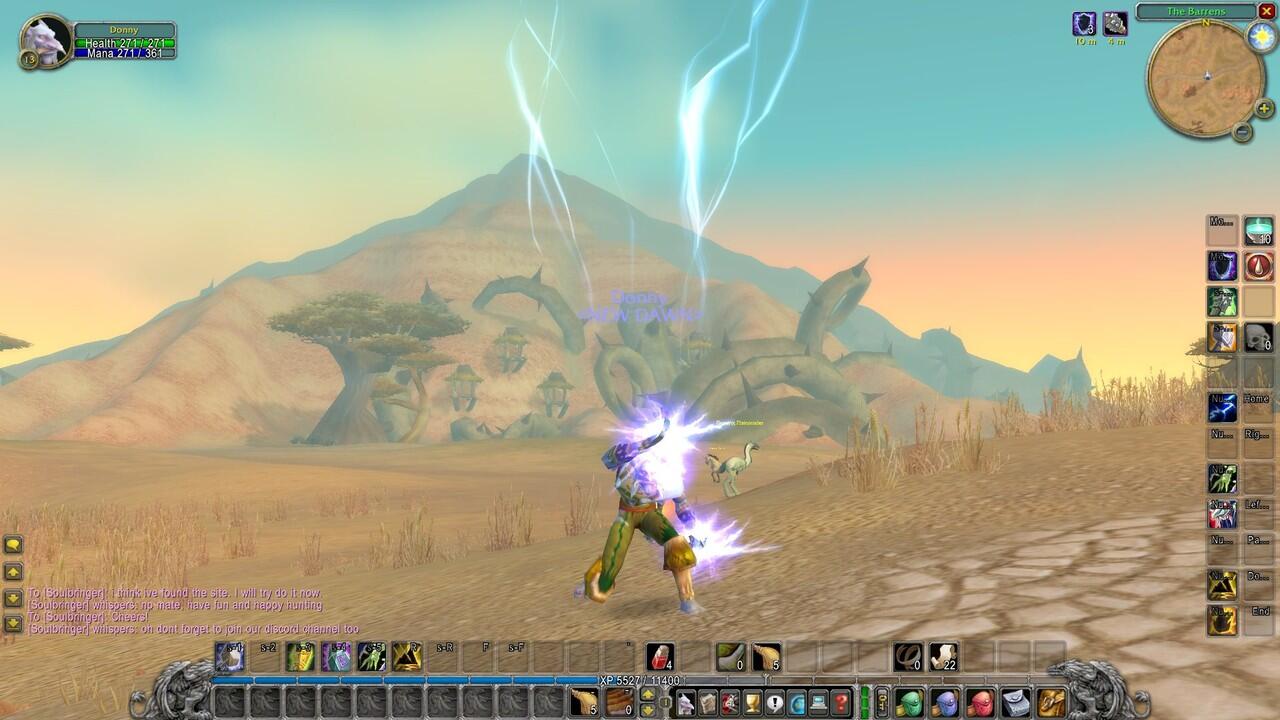1280x720 pixels.
Task: Zoom out on the minimap
Action: pyautogui.click(x=1242, y=131)
